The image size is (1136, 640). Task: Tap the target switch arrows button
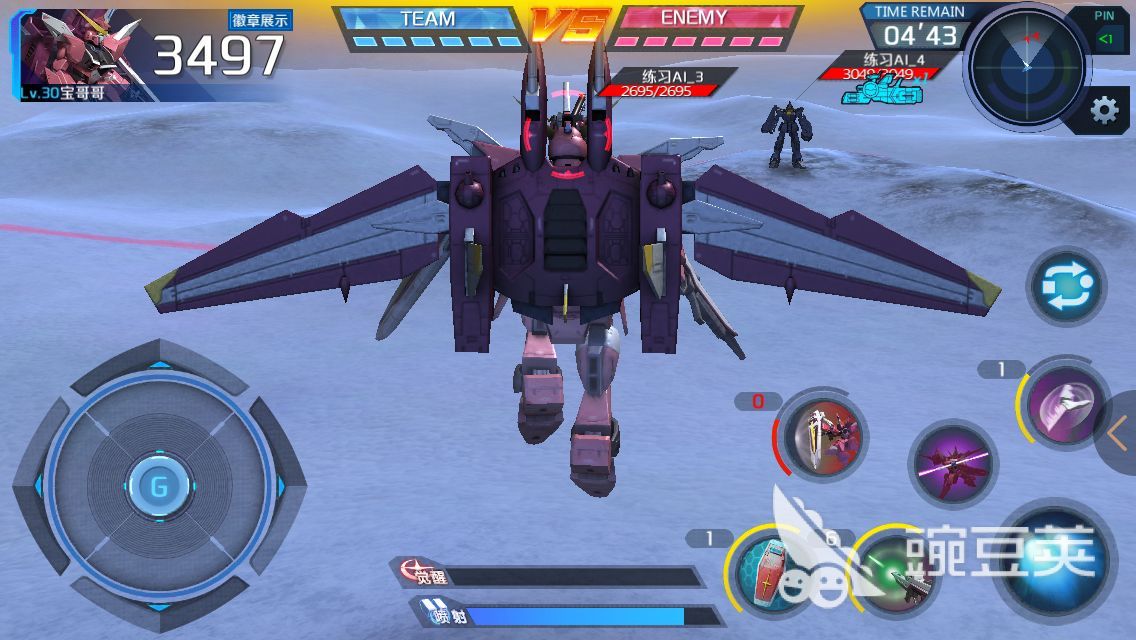point(1066,285)
